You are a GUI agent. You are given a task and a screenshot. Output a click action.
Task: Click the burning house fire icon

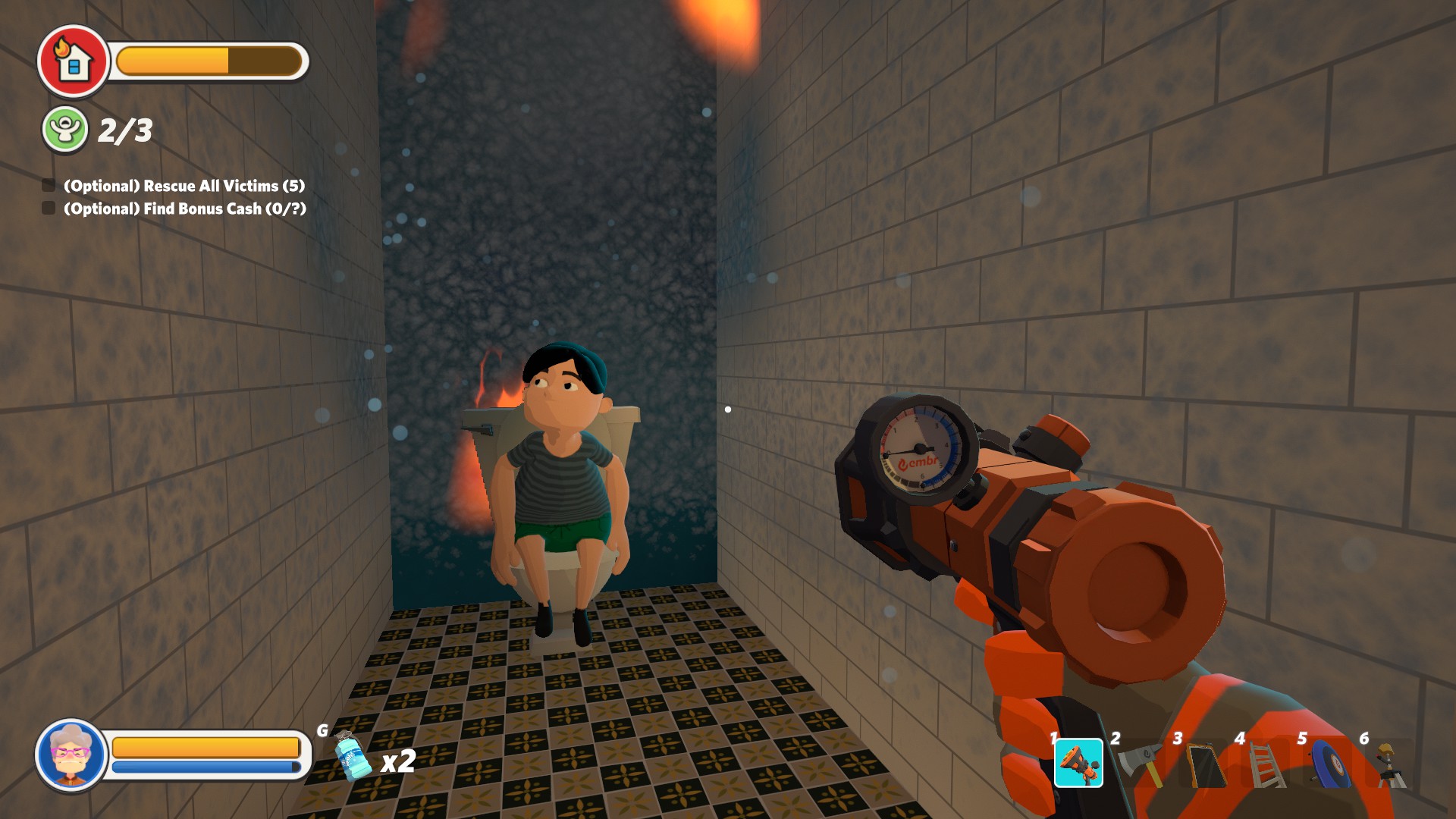(x=74, y=61)
